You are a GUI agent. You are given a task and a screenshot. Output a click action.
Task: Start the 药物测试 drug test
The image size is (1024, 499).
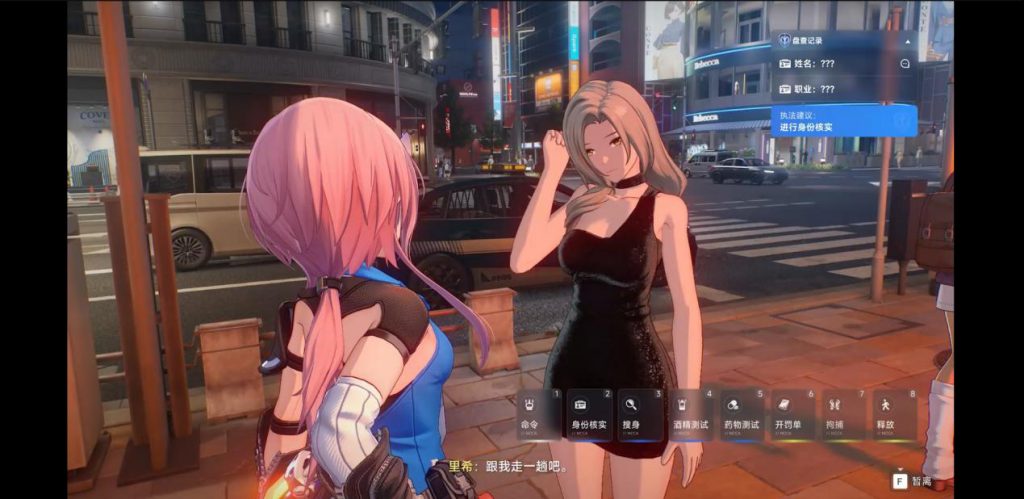pos(743,415)
